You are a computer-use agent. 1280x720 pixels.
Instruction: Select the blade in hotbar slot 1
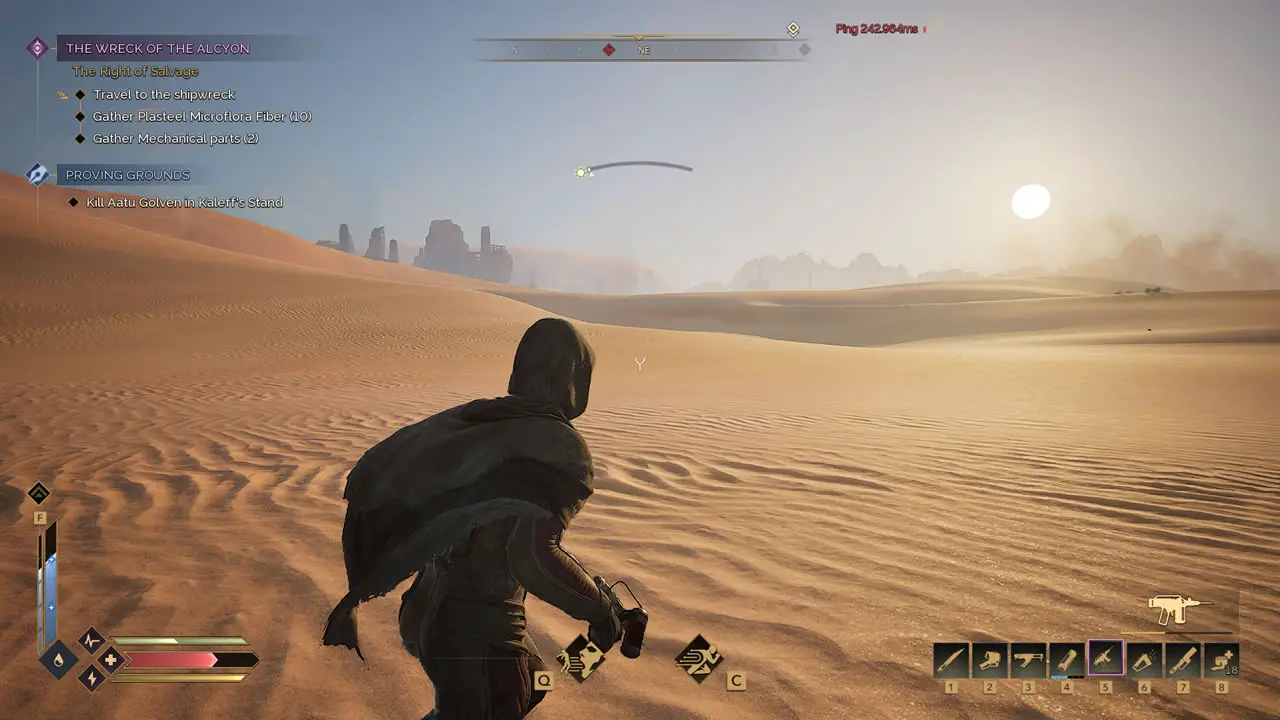pos(951,660)
